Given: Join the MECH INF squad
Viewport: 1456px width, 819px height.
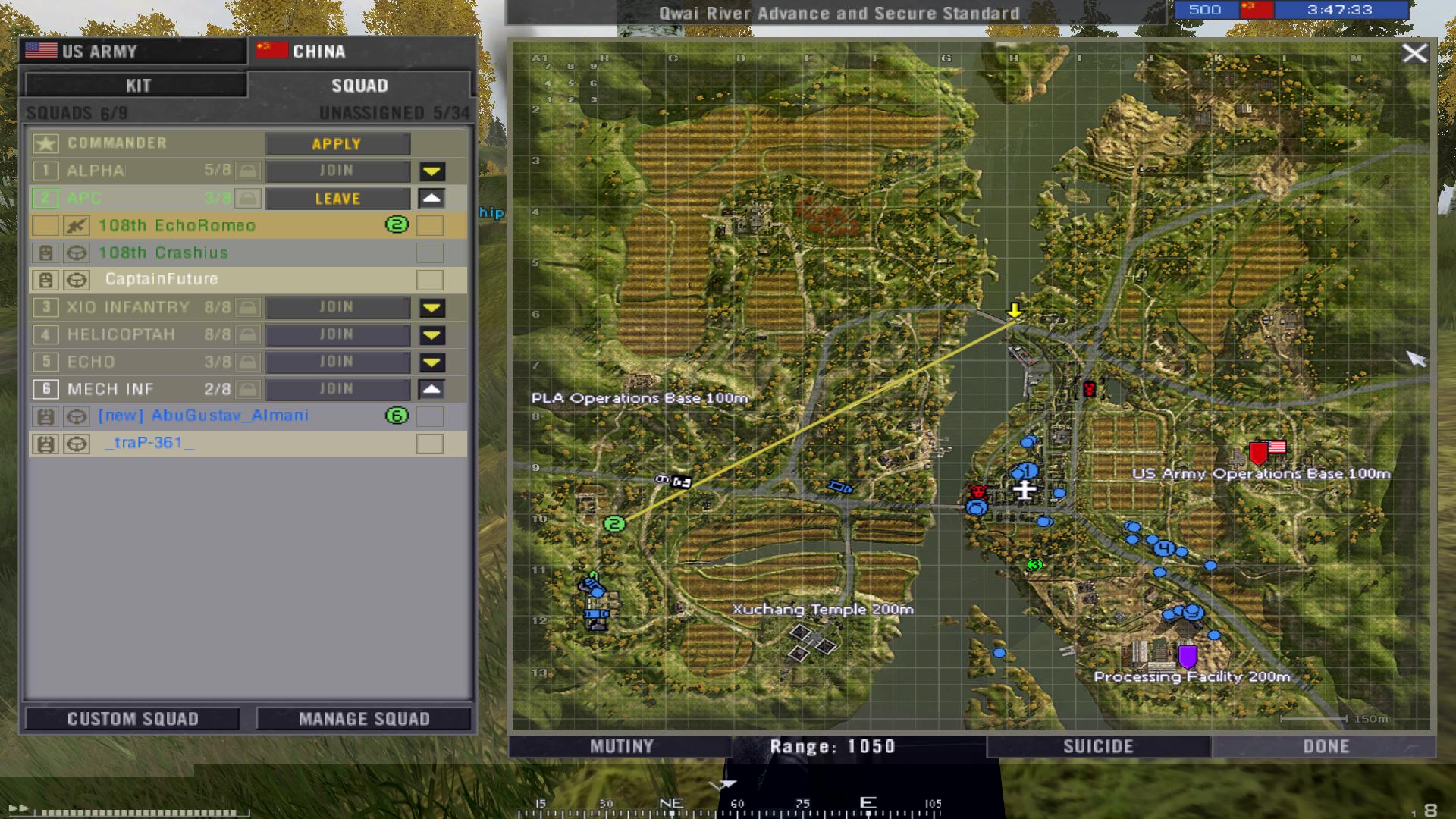Looking at the screenshot, I should 337,390.
